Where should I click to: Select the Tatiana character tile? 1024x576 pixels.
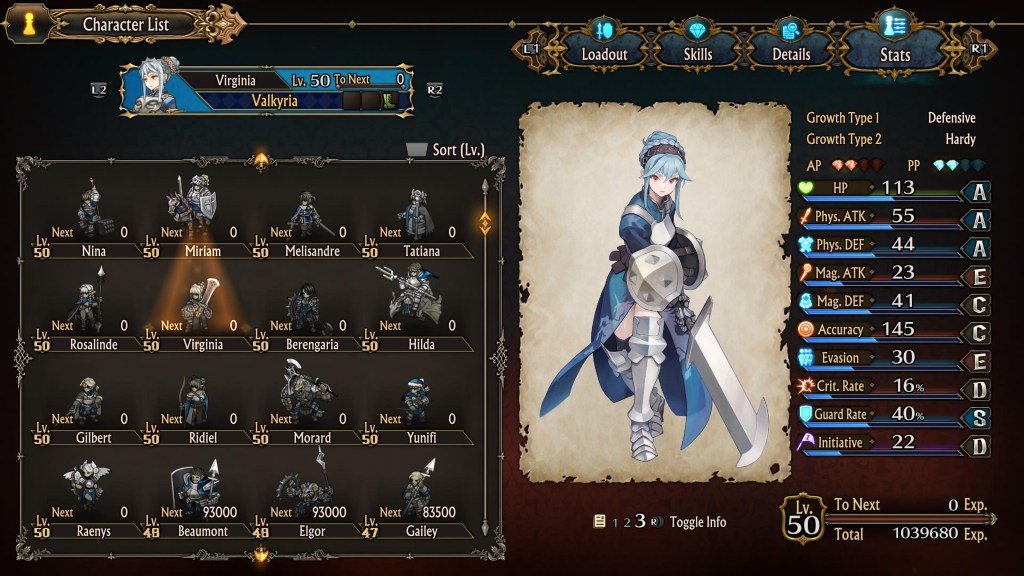(420, 218)
